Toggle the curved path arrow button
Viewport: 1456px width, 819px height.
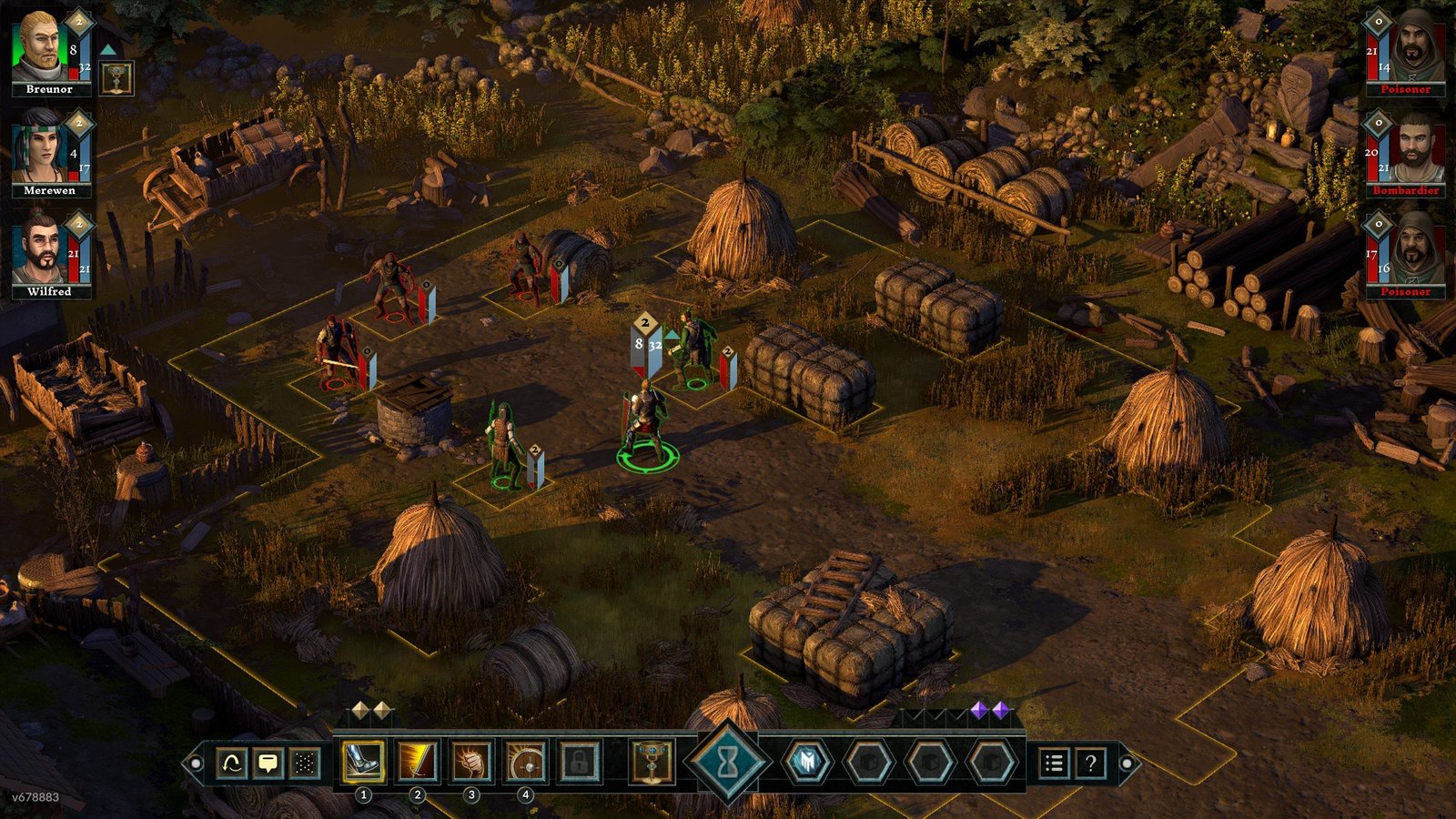click(232, 763)
